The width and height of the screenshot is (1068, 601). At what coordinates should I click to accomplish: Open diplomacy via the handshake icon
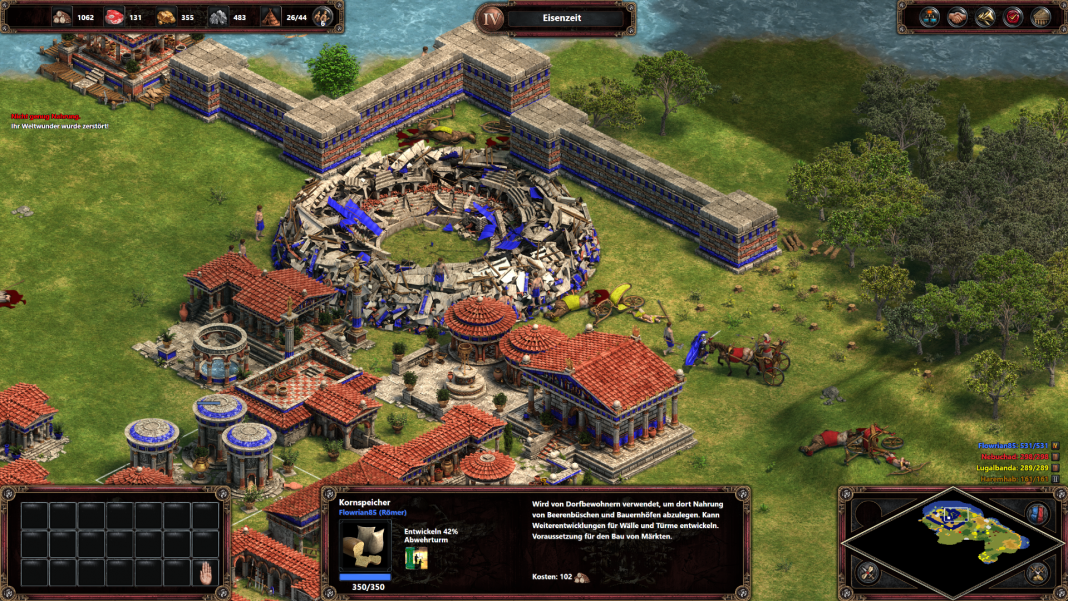957,17
